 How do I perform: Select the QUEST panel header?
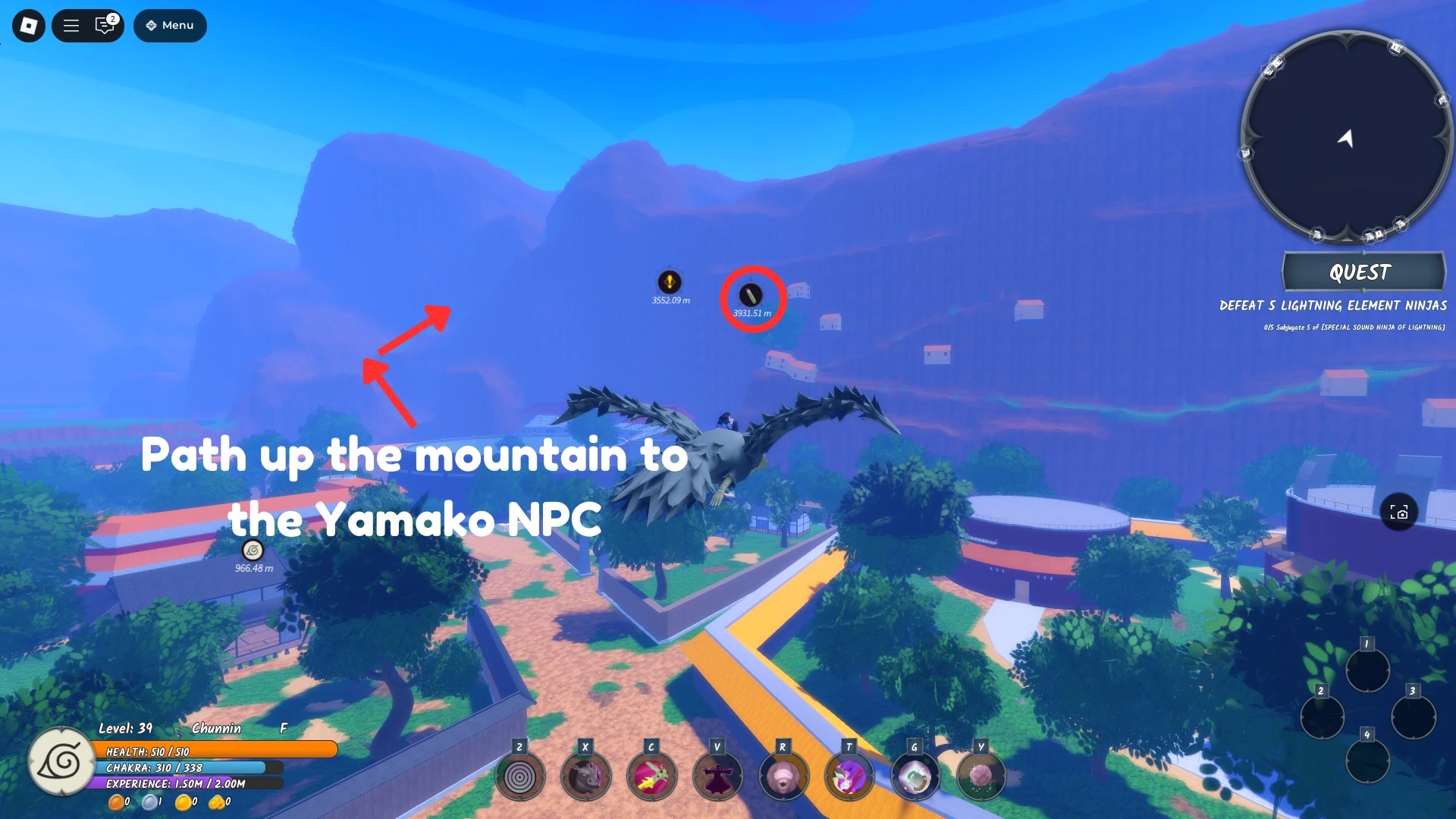[x=1363, y=272]
